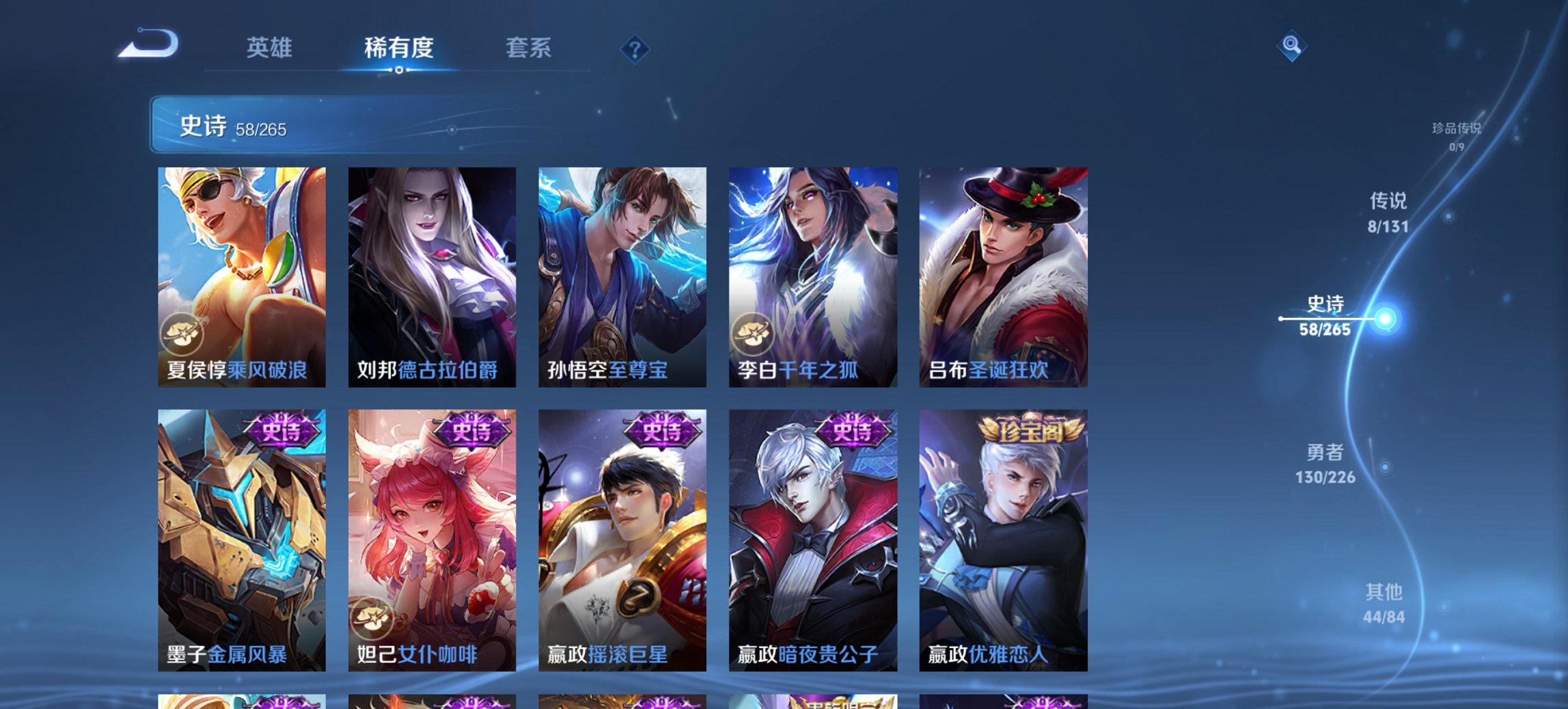Click the question mark help icon near tabs
The height and width of the screenshot is (709, 1568).
[635, 49]
